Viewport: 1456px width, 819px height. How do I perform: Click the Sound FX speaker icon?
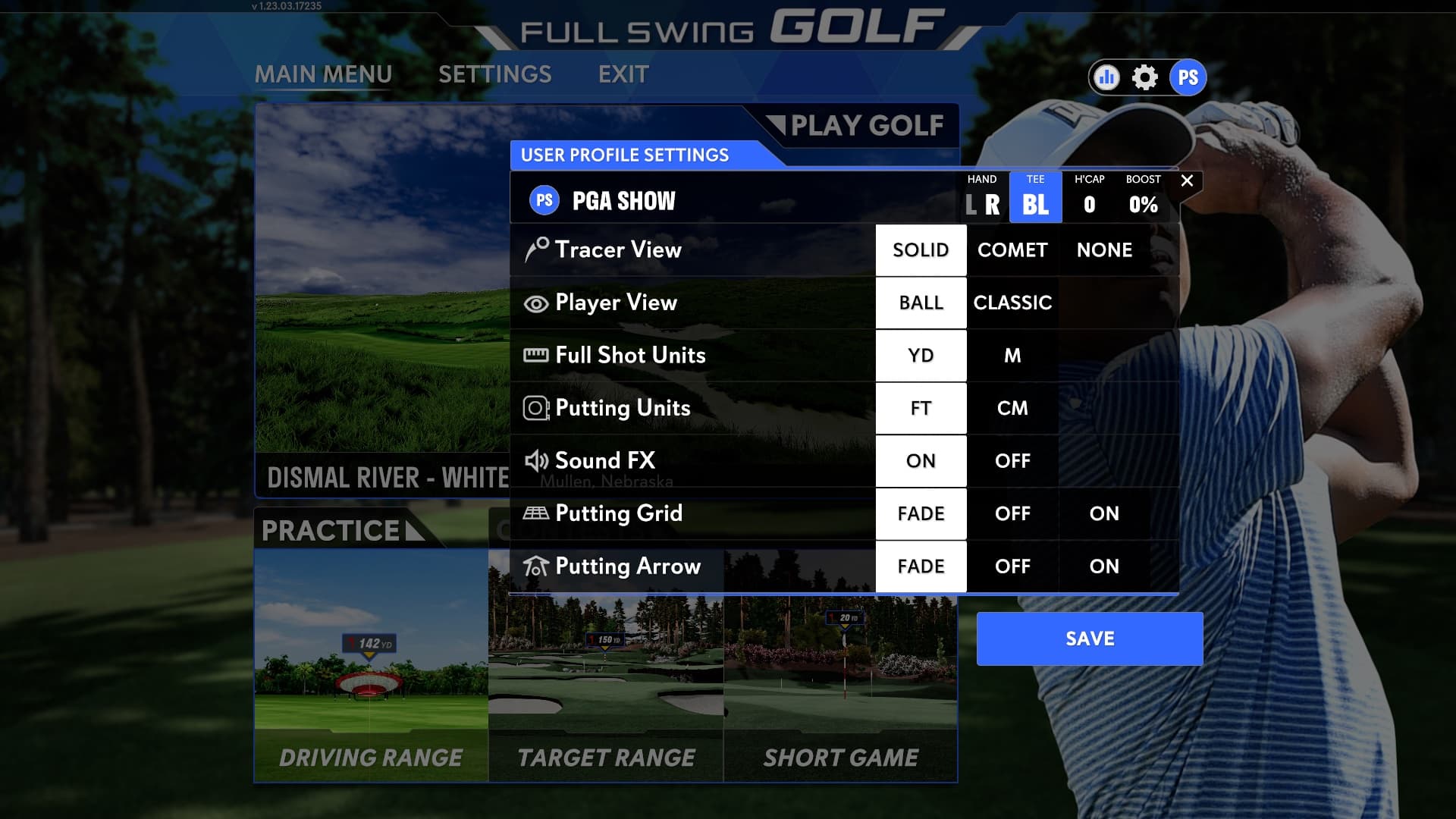point(537,460)
